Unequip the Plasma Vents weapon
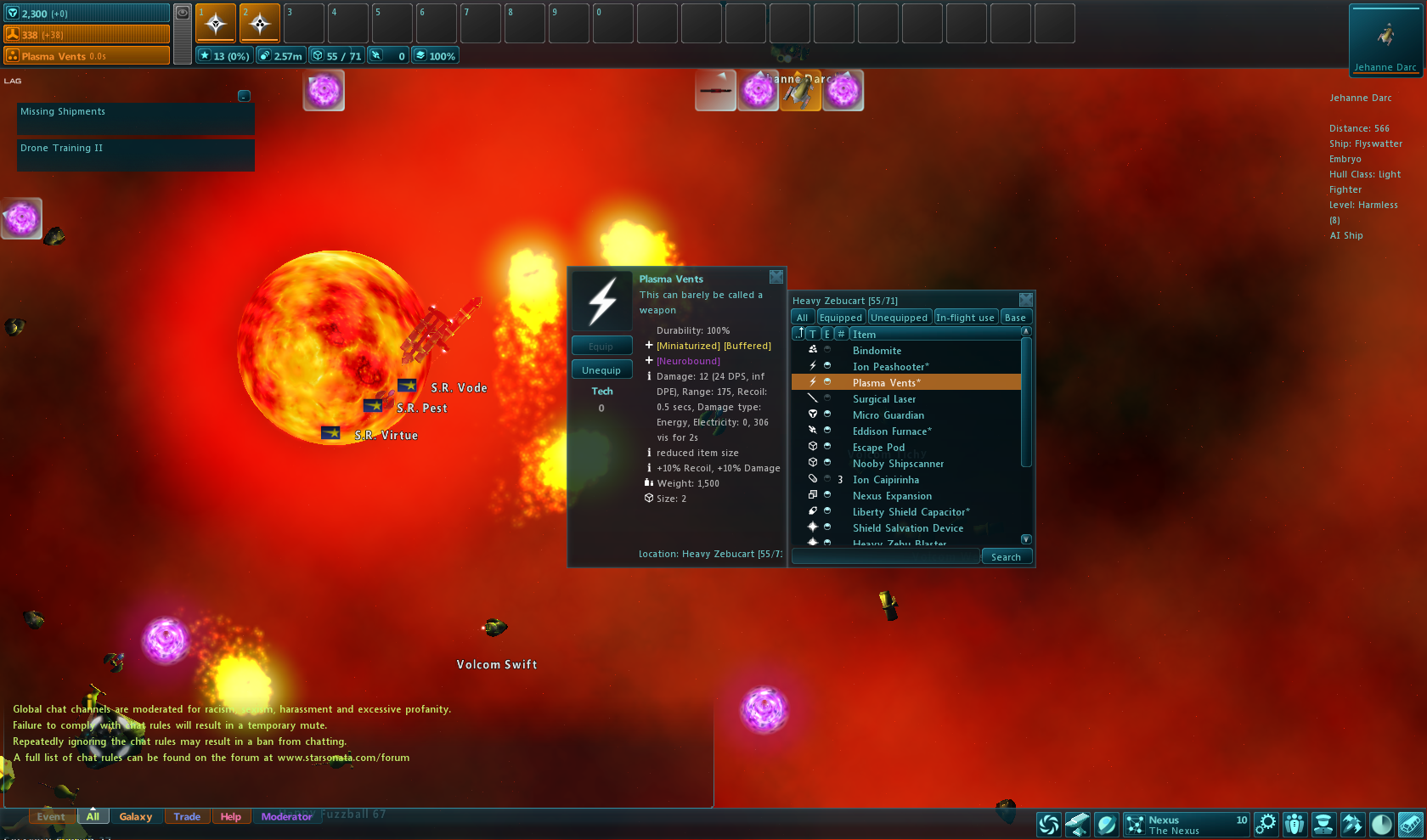 pos(601,370)
